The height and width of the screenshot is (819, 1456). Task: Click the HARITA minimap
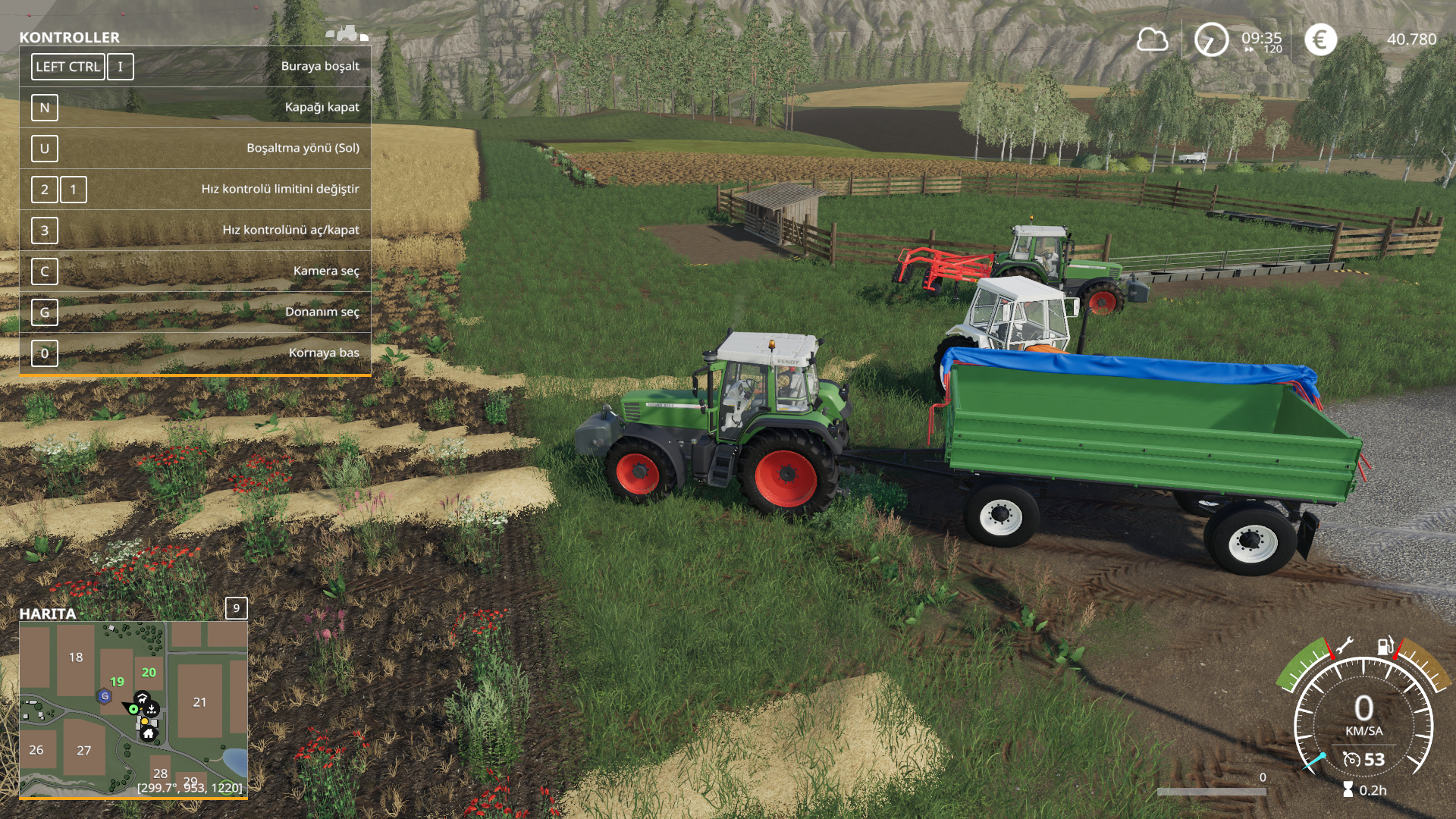pyautogui.click(x=133, y=708)
